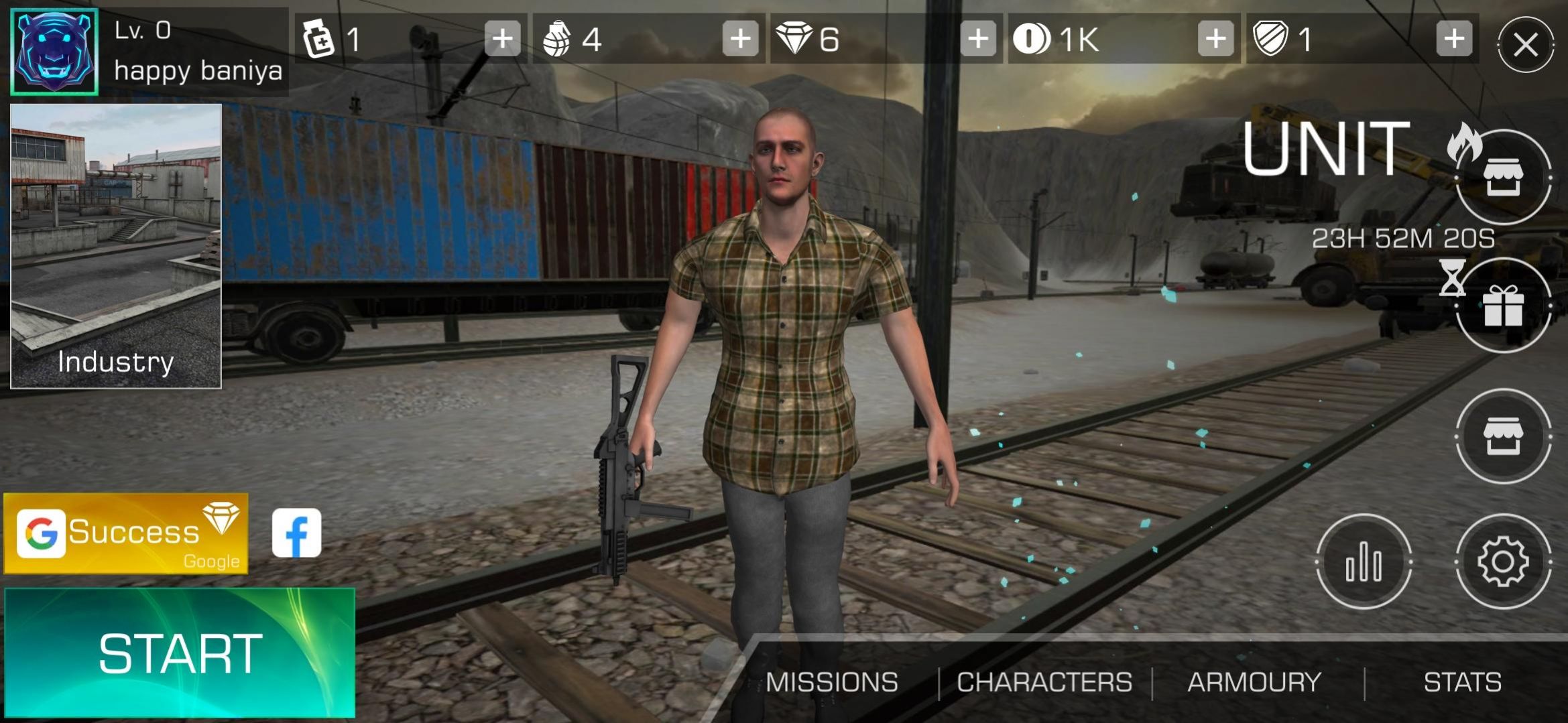Tap the START button

pyautogui.click(x=179, y=653)
